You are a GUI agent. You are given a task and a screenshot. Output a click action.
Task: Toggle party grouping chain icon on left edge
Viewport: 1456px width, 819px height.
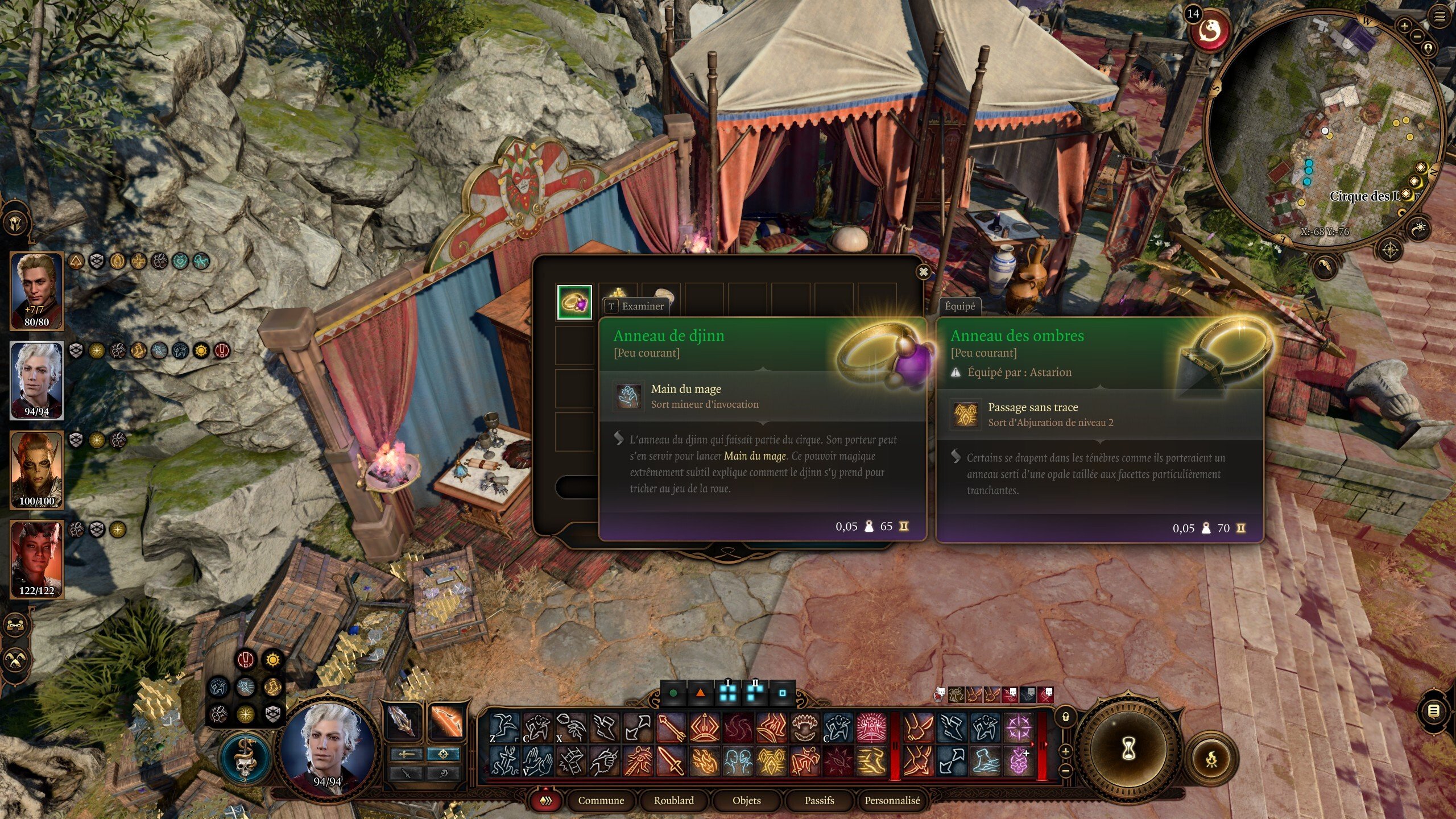tap(16, 624)
